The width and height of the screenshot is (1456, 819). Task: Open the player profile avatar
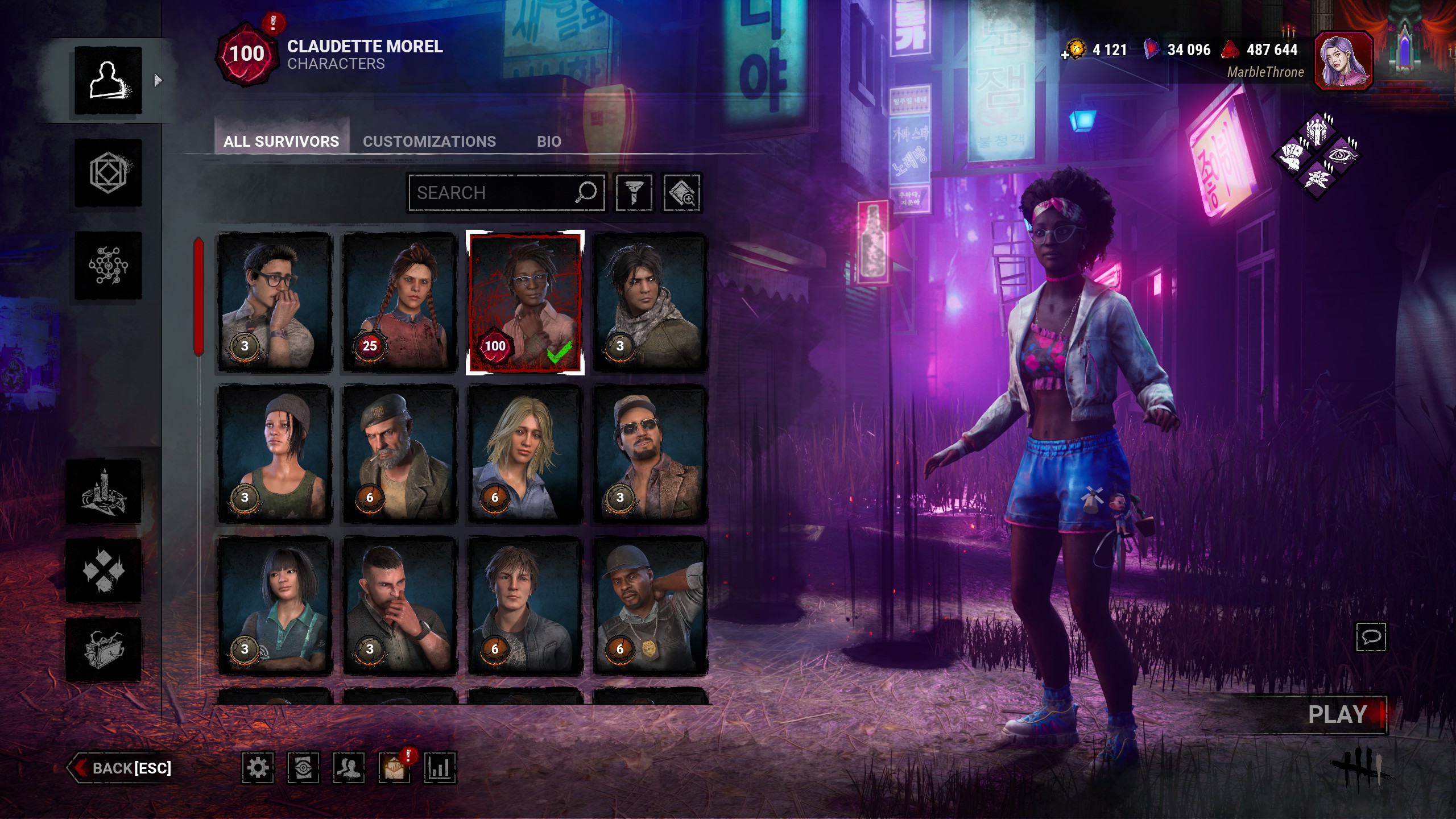(x=1343, y=61)
